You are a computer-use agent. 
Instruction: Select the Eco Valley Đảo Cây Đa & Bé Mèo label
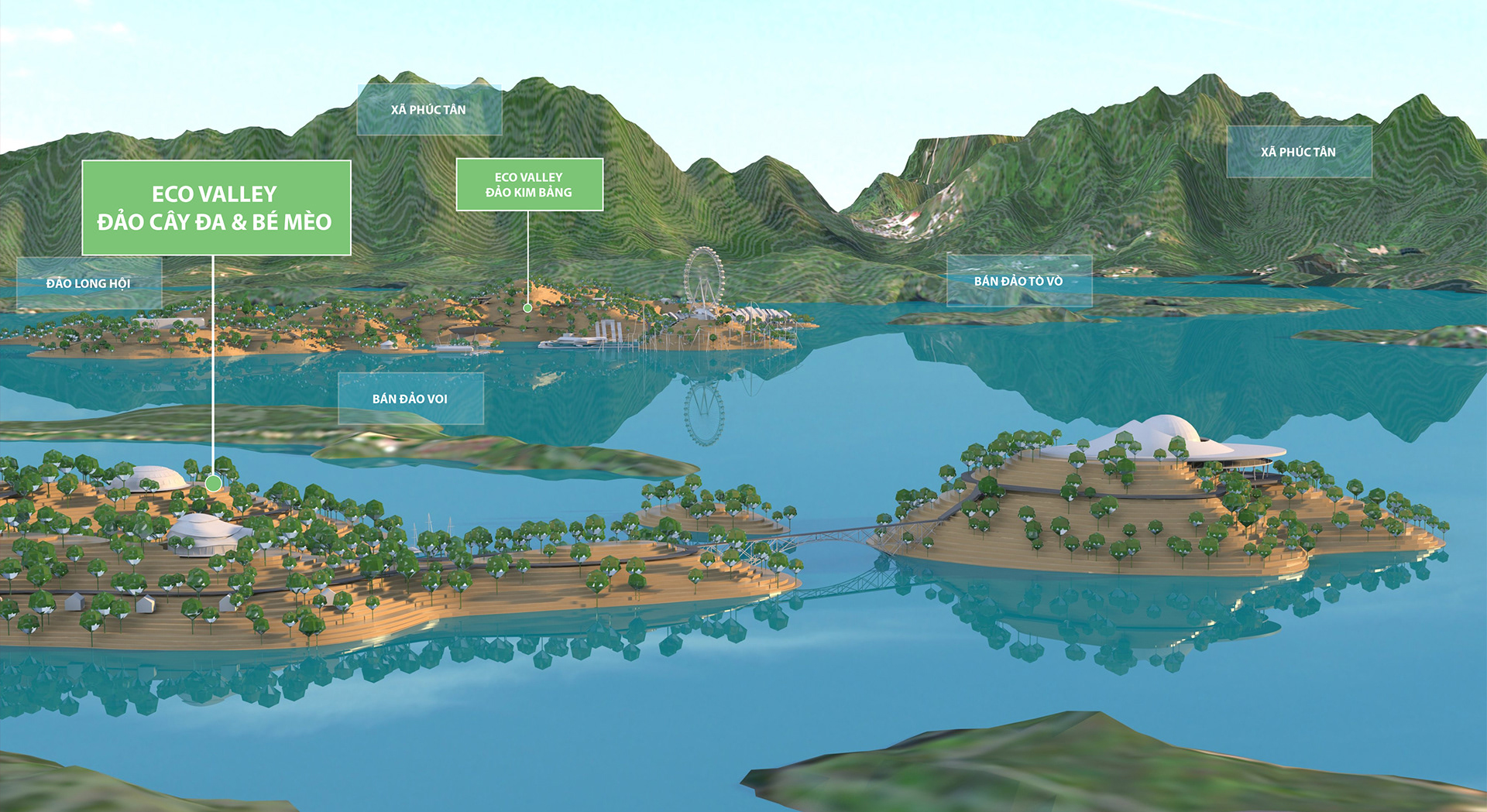pos(216,207)
